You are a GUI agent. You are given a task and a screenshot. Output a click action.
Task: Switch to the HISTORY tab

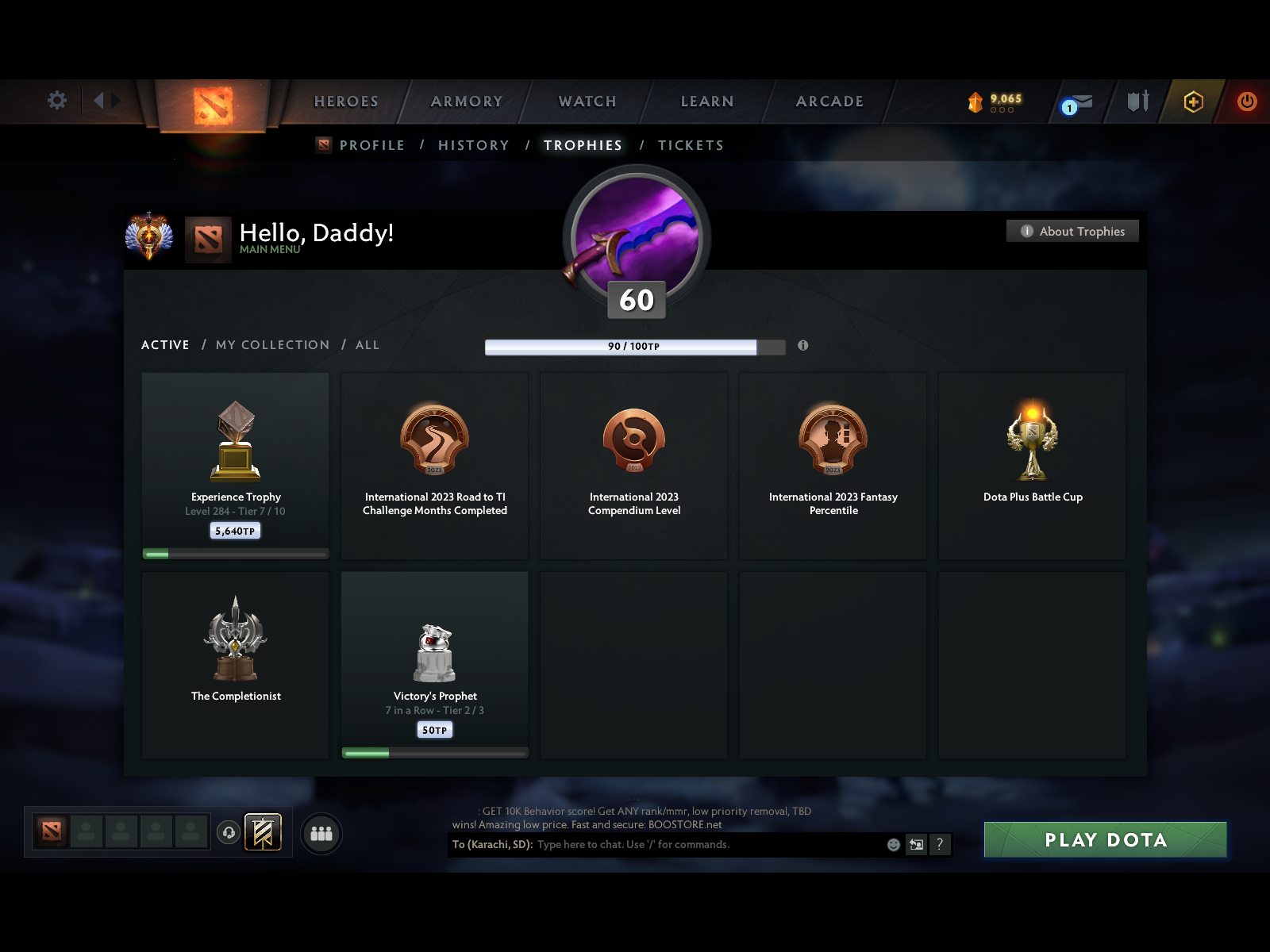(473, 145)
